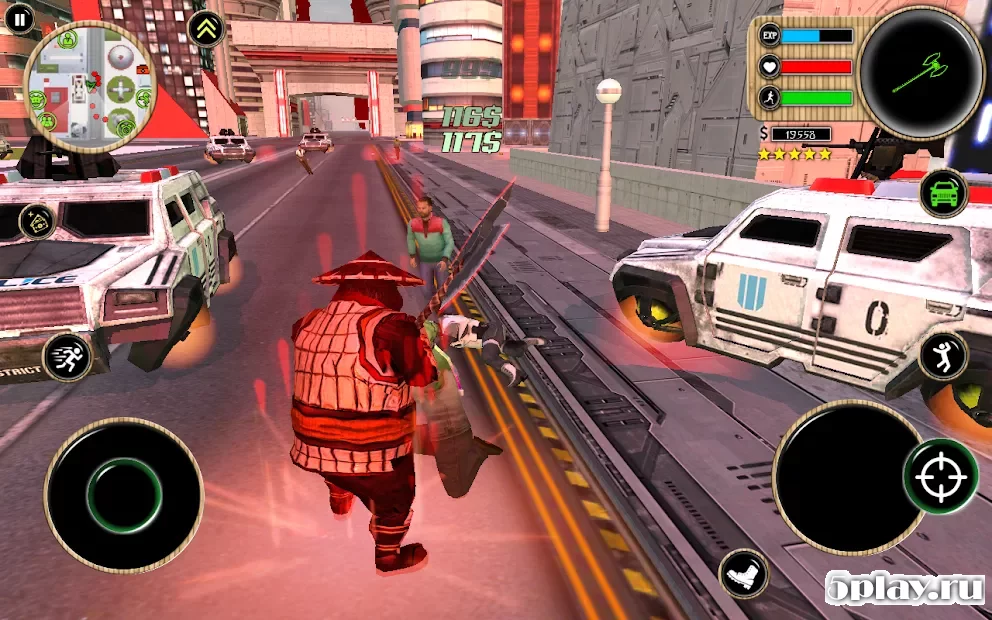
Task: Tap the double chevron up button
Action: 206,28
